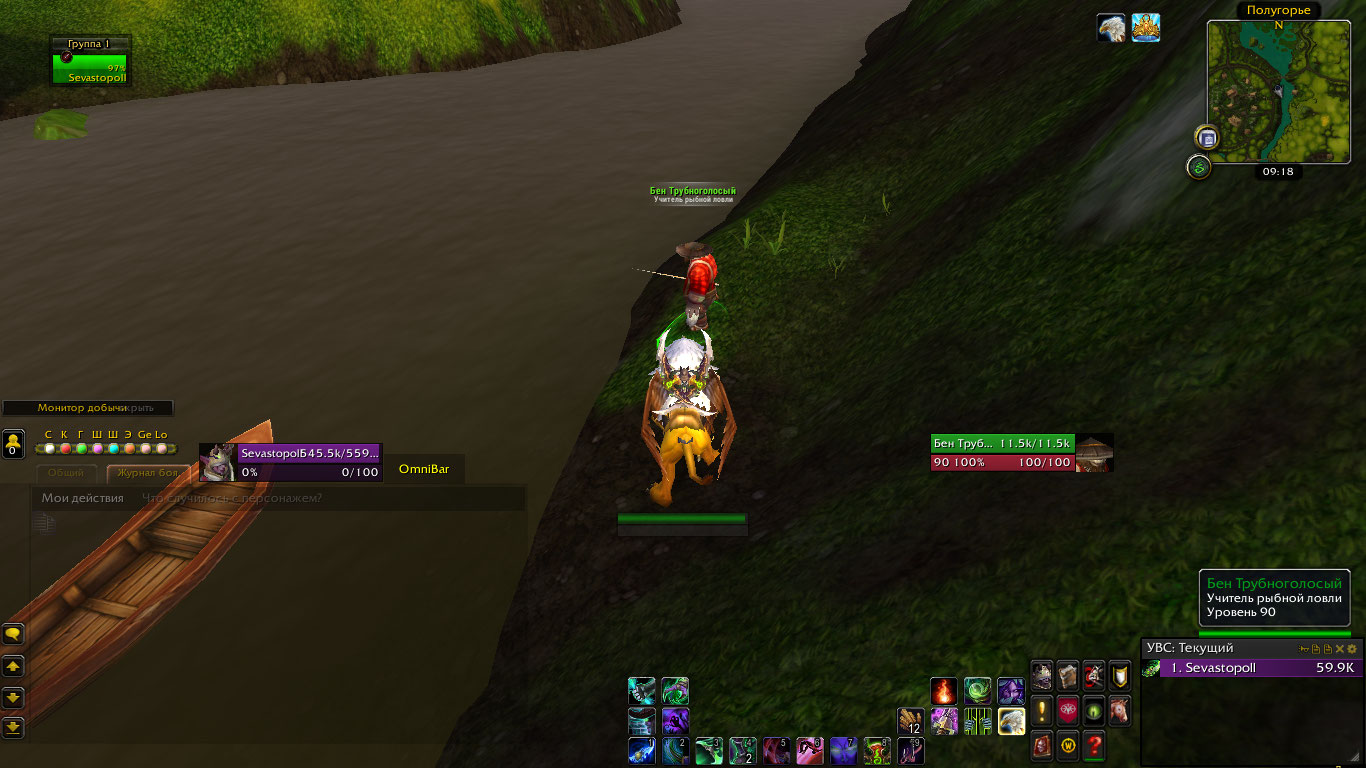Click the calendar button beside the minimap
This screenshot has height=768, width=1366.
click(1207, 138)
